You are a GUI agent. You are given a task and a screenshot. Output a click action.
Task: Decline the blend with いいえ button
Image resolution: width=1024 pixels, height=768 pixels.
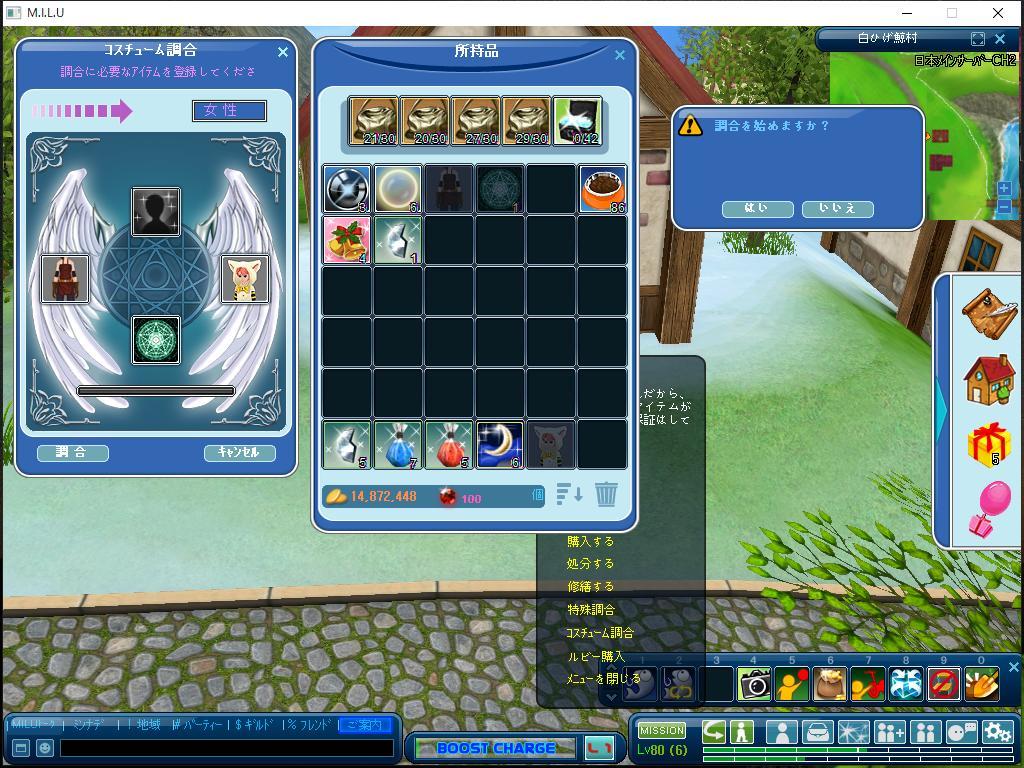click(838, 208)
